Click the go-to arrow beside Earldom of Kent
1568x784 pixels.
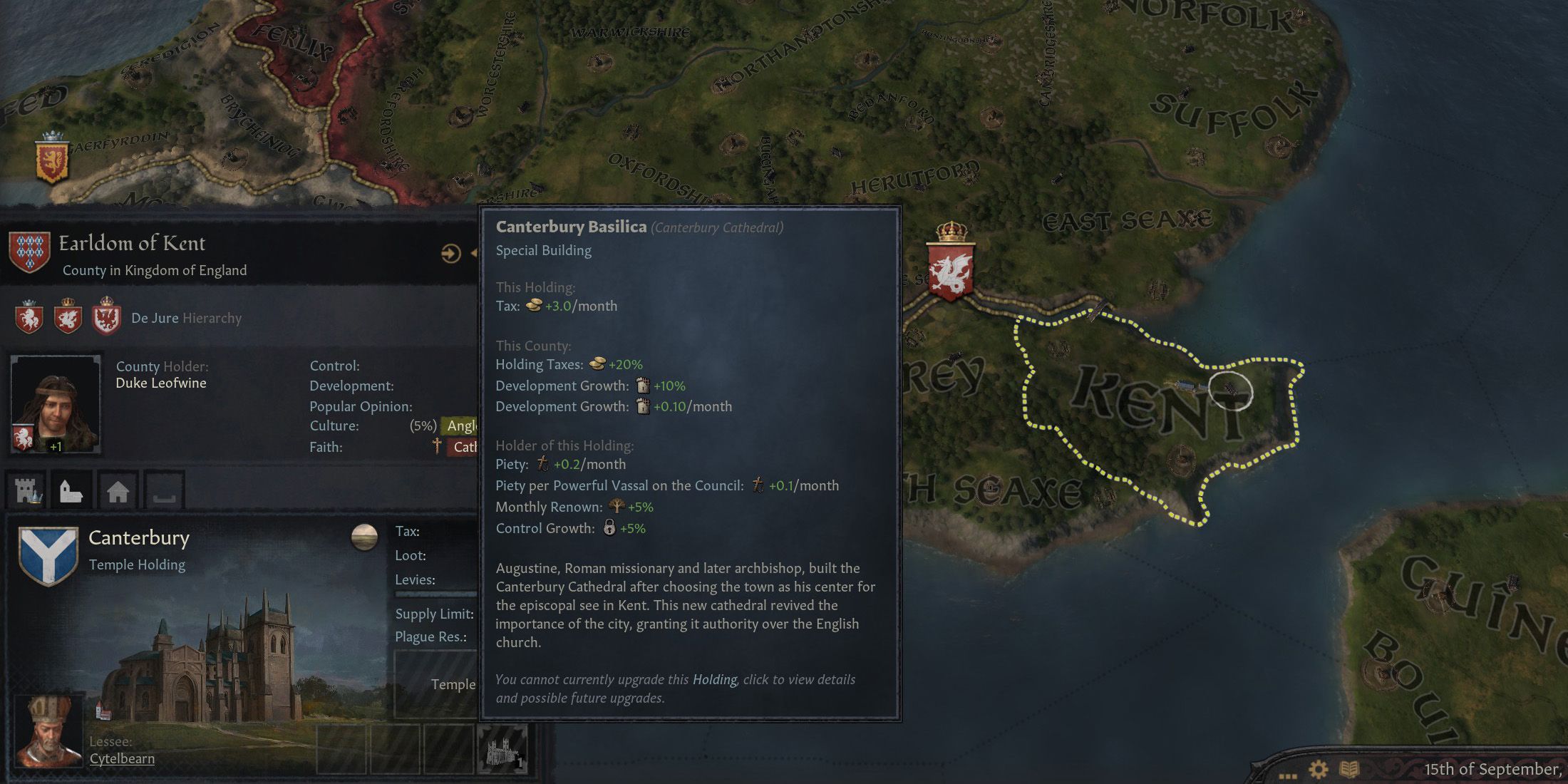tap(451, 253)
